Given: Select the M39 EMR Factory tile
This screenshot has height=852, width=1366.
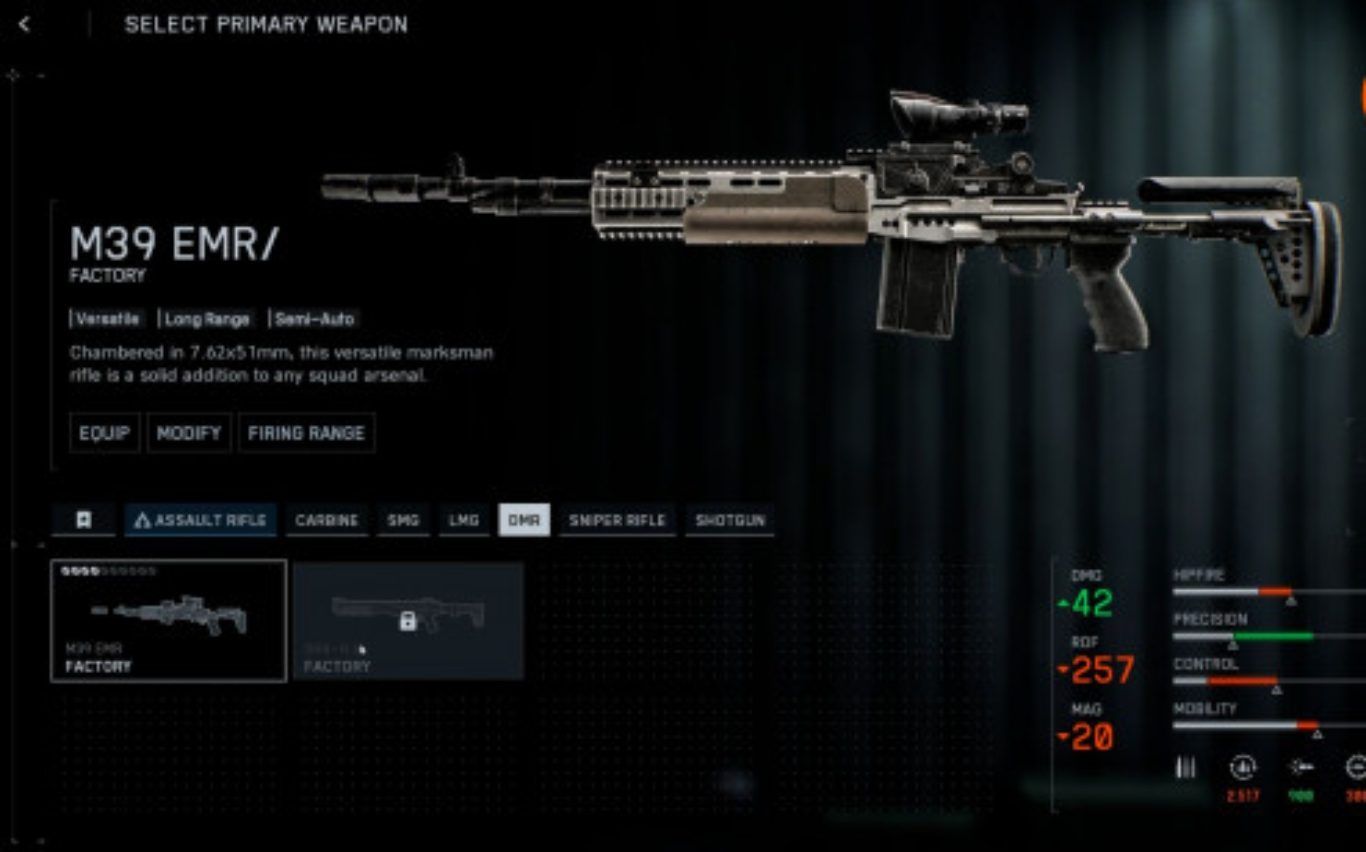Looking at the screenshot, I should pos(169,621).
